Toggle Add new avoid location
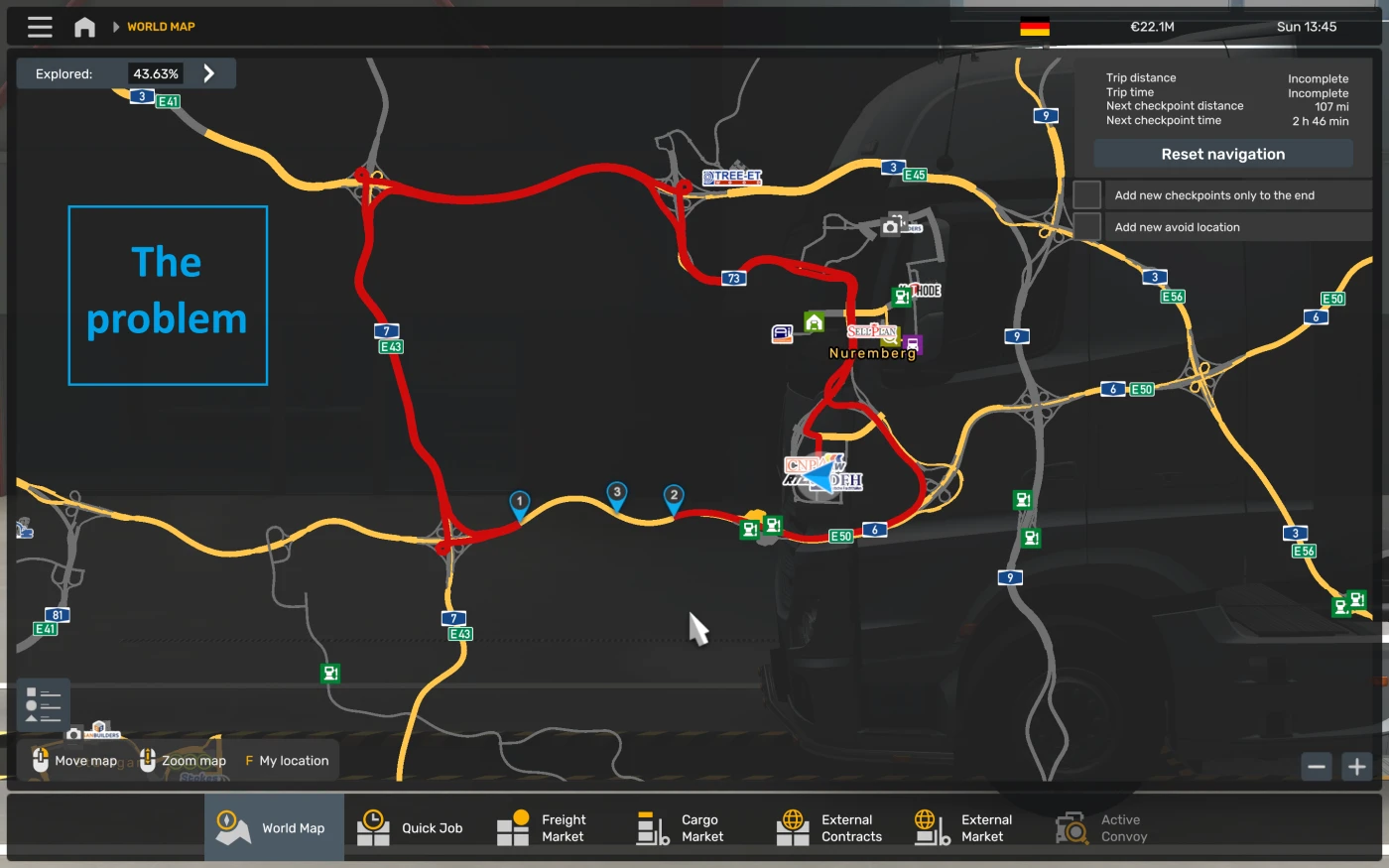 coord(1086,226)
